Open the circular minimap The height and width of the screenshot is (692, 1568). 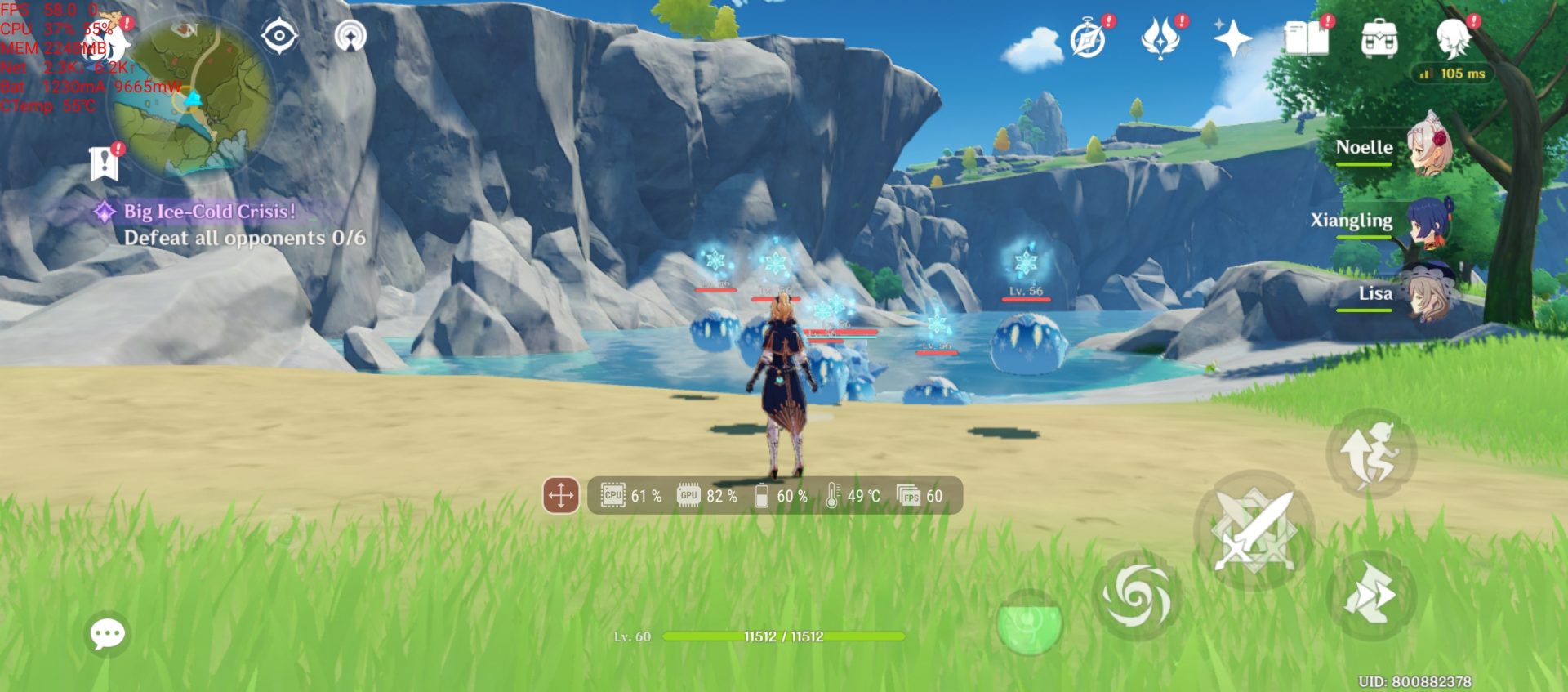tap(194, 96)
